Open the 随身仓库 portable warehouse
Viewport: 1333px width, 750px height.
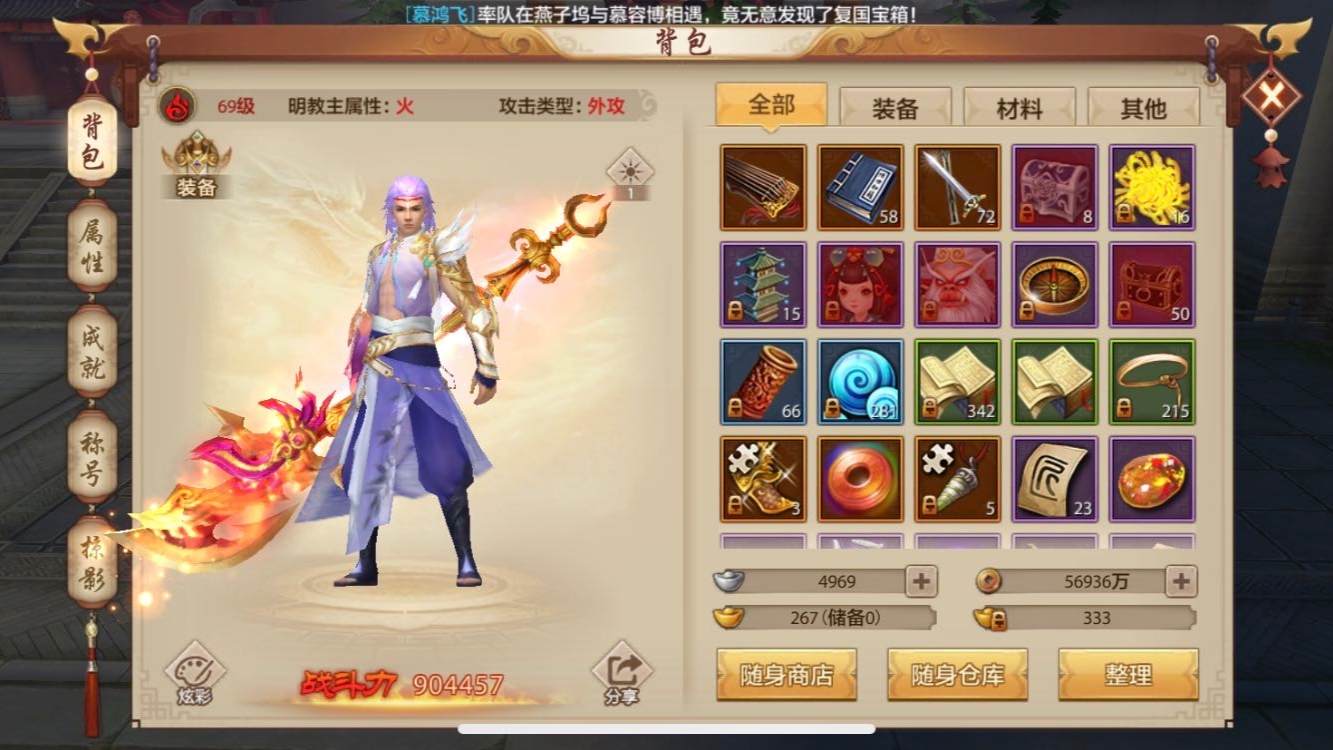pyautogui.click(x=957, y=674)
